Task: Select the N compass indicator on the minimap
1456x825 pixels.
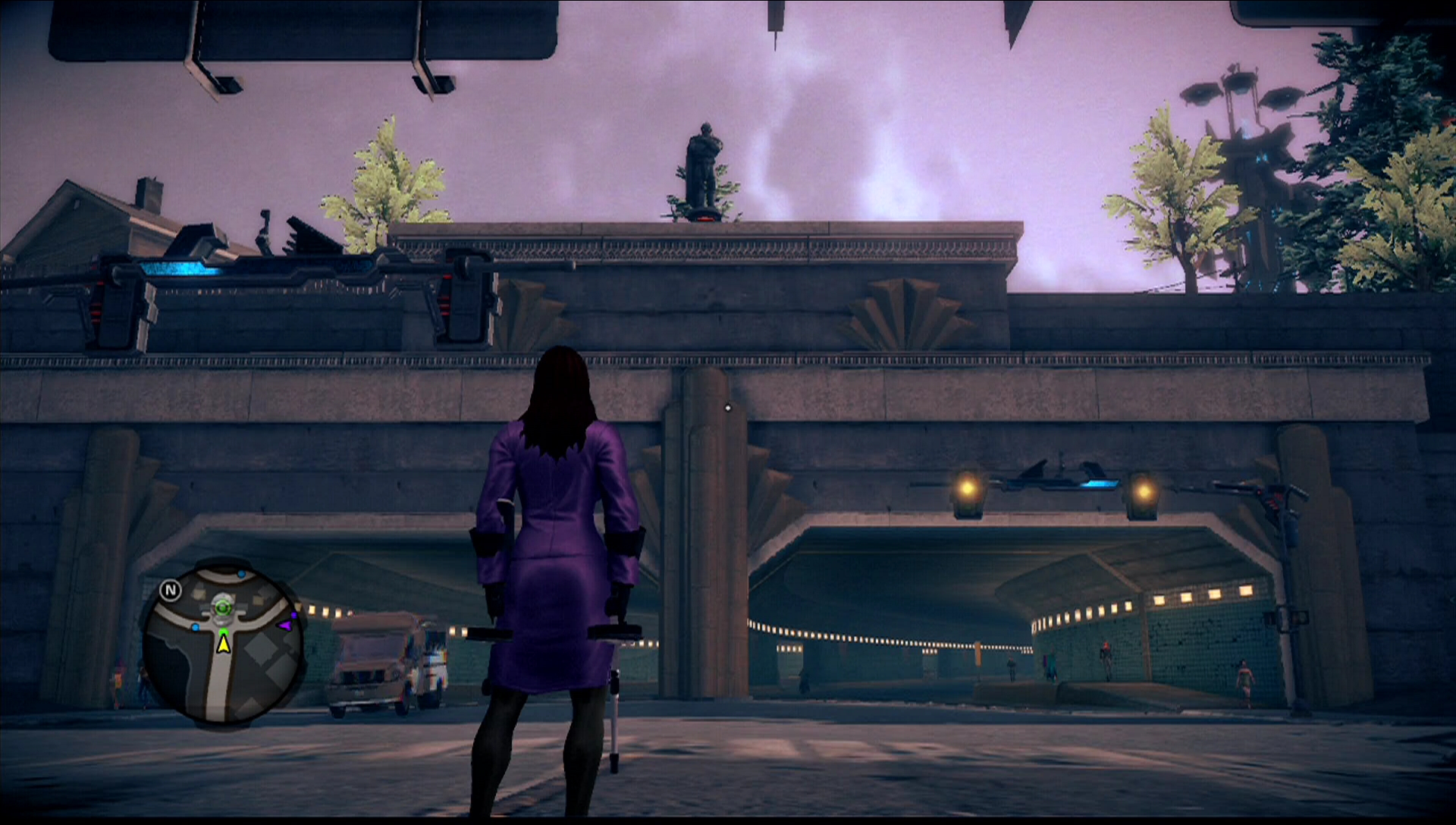Action: (171, 589)
